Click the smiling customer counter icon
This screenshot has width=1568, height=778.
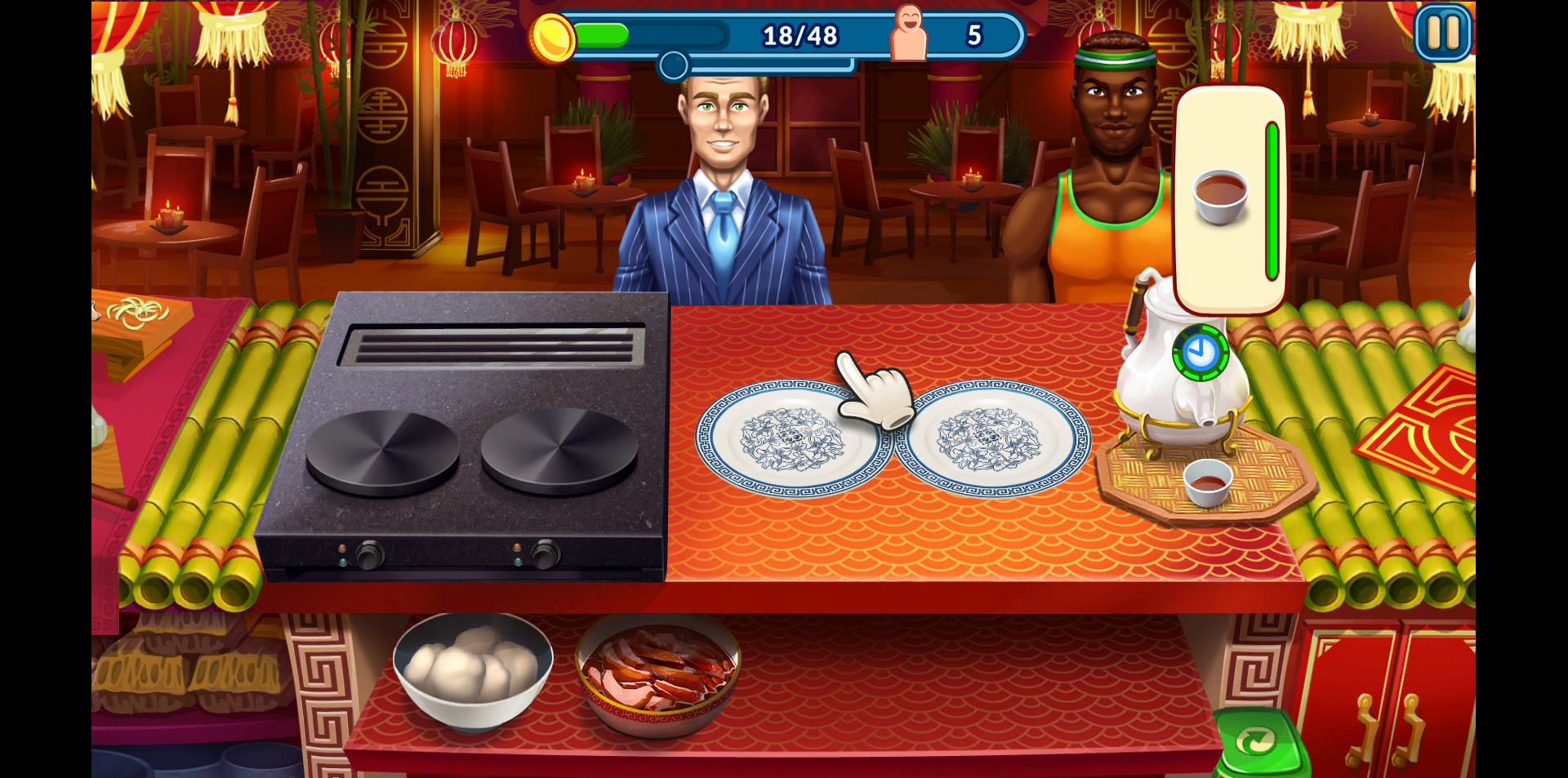(x=909, y=33)
